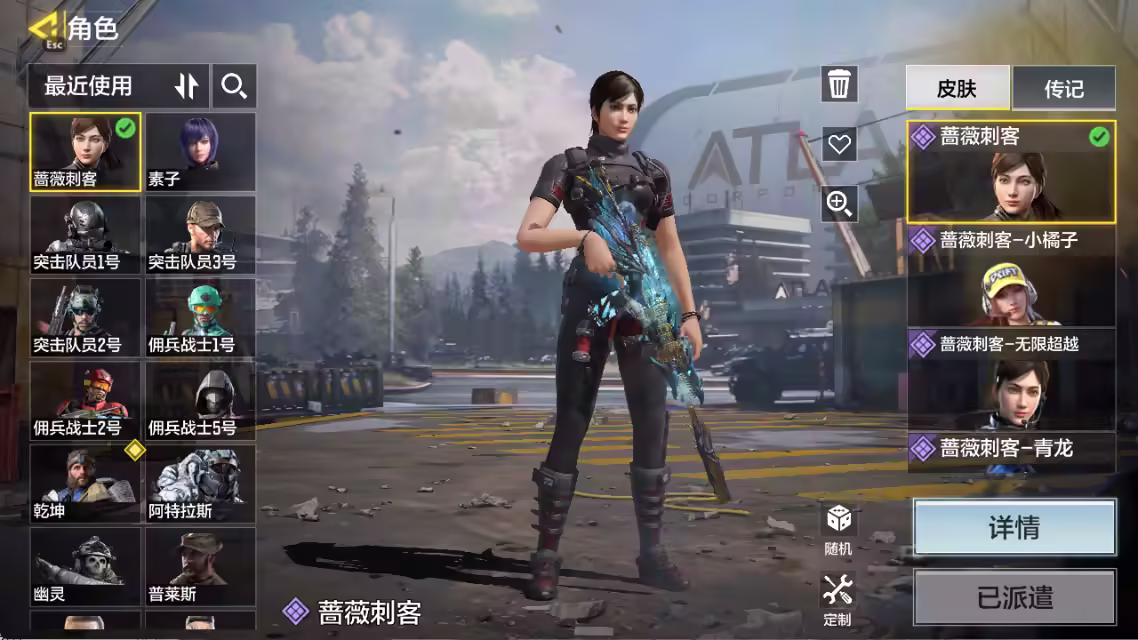Image resolution: width=1138 pixels, height=640 pixels.
Task: Choose the 突击队员1号 character
Action: 85,234
